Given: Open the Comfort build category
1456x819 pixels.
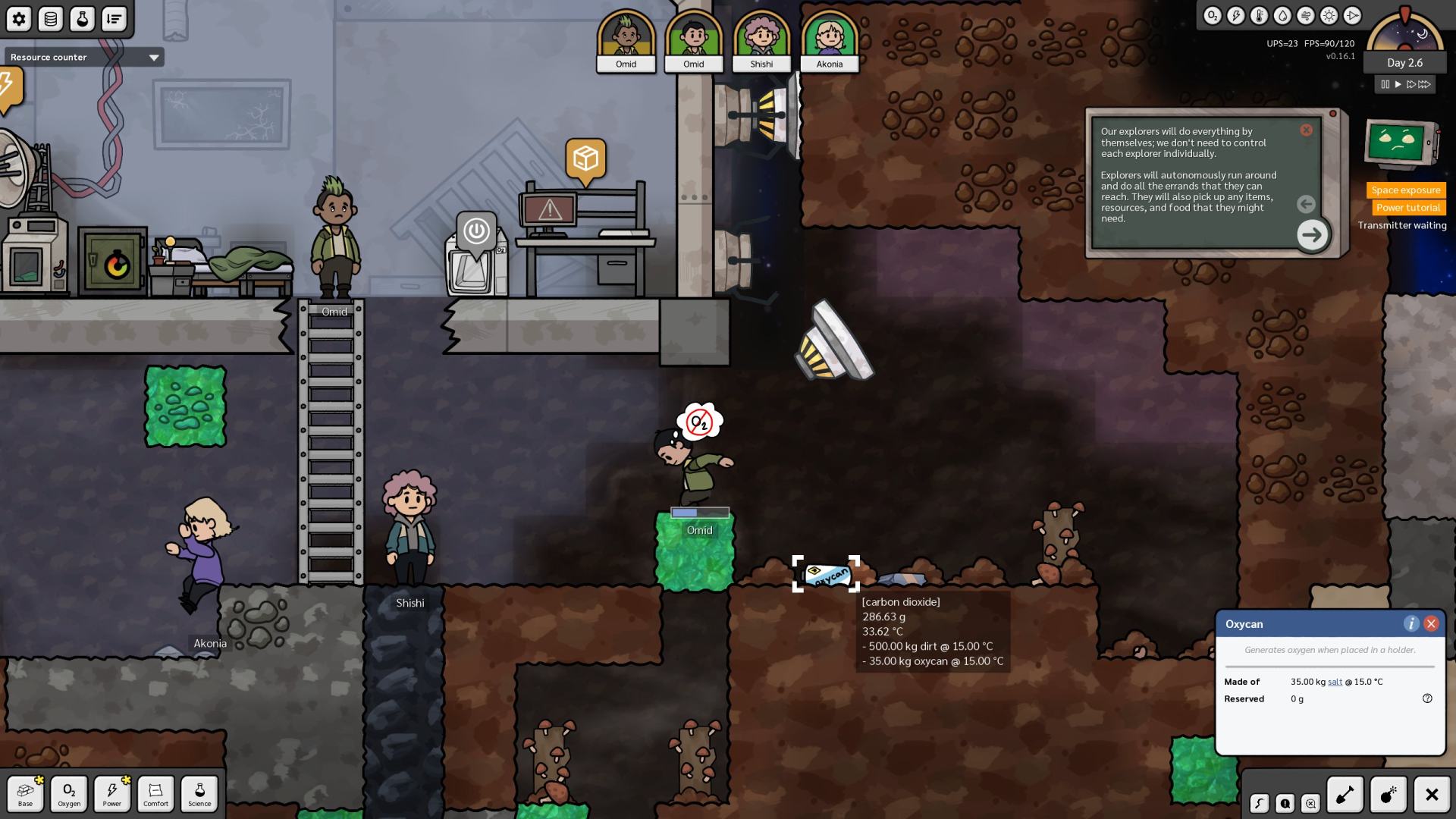Looking at the screenshot, I should coord(155,794).
